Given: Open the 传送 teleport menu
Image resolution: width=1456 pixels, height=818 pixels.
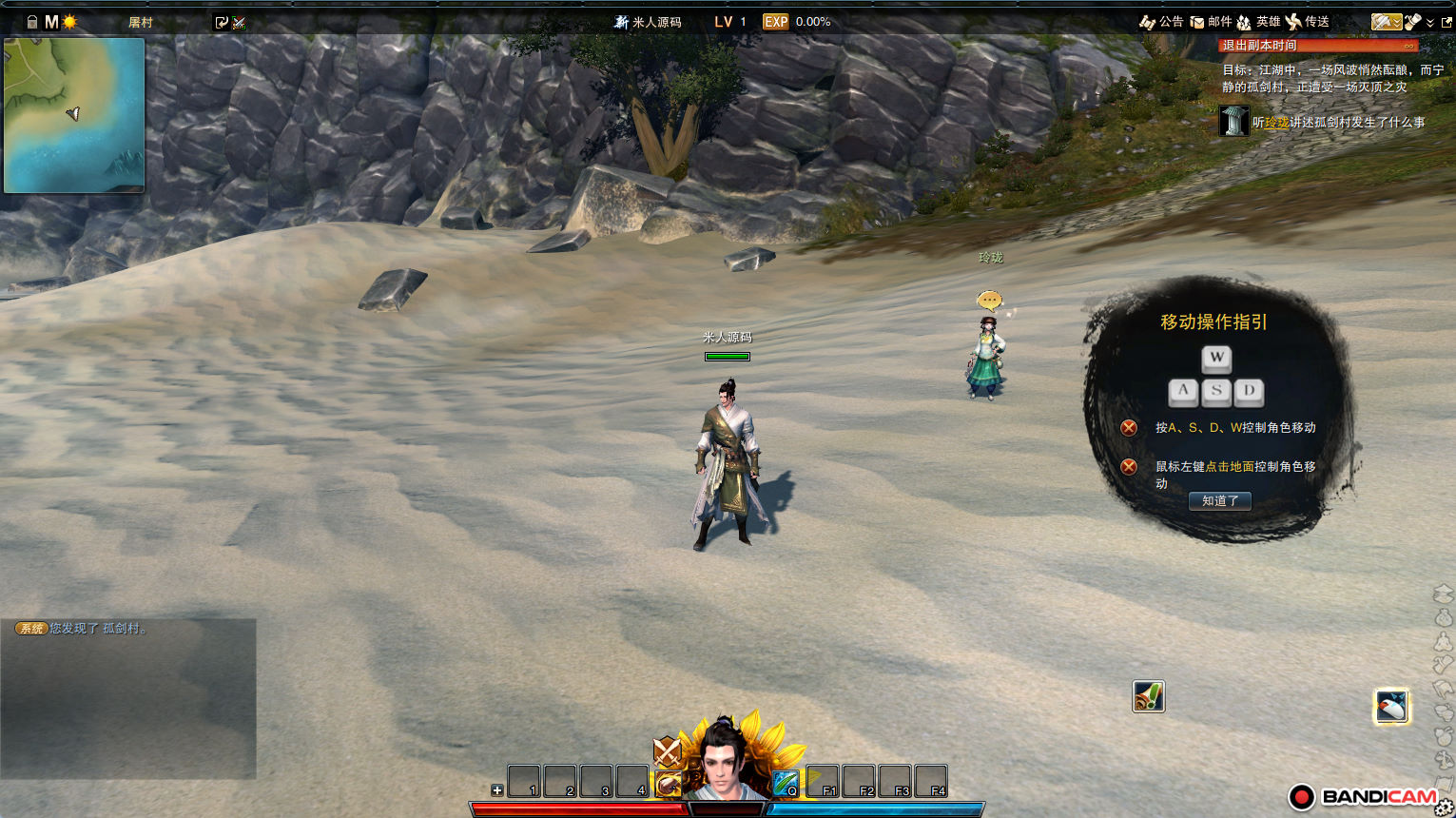Looking at the screenshot, I should (x=1308, y=22).
